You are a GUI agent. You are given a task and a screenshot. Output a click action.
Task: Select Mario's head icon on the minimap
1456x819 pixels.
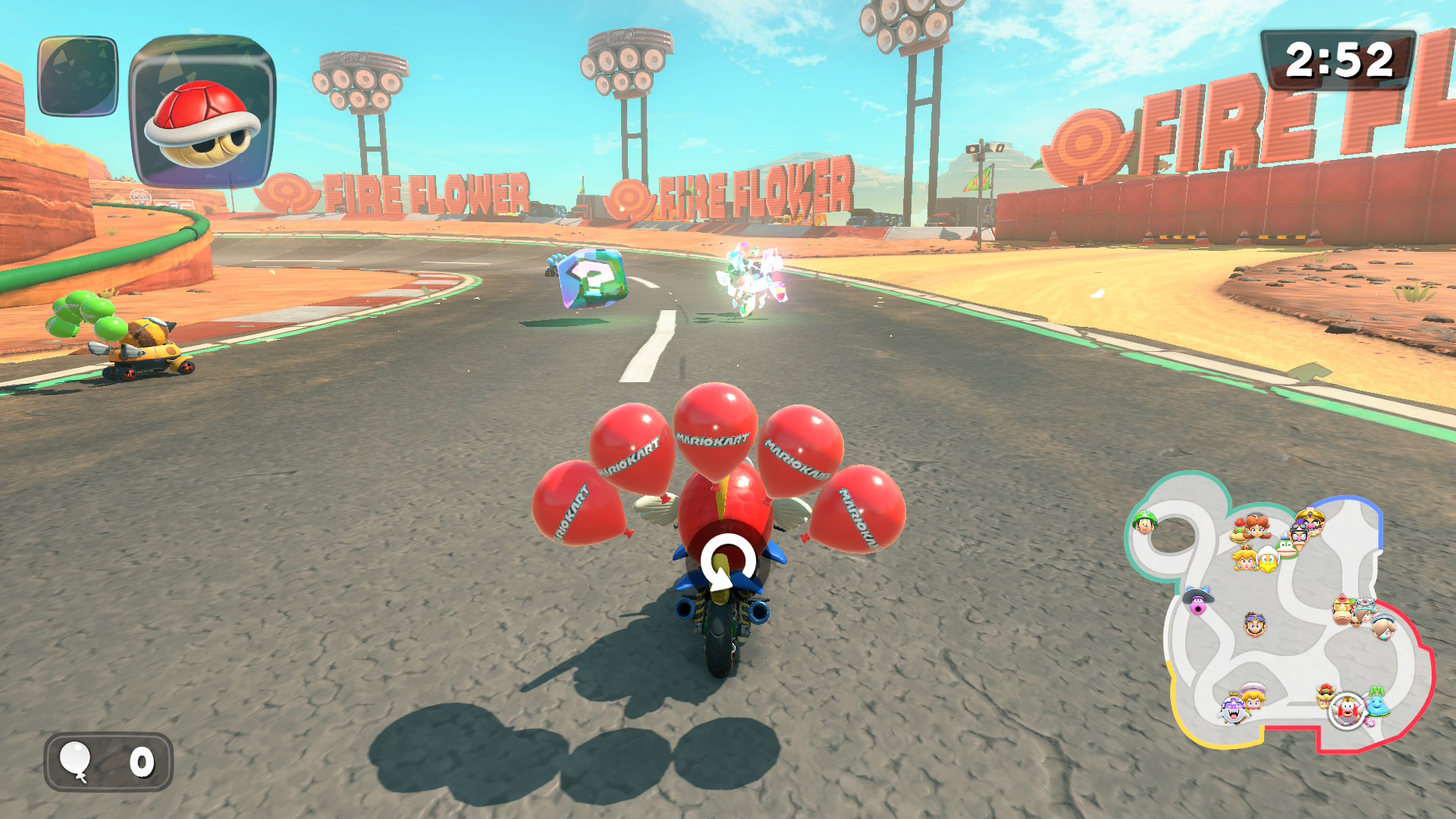[x=1255, y=625]
